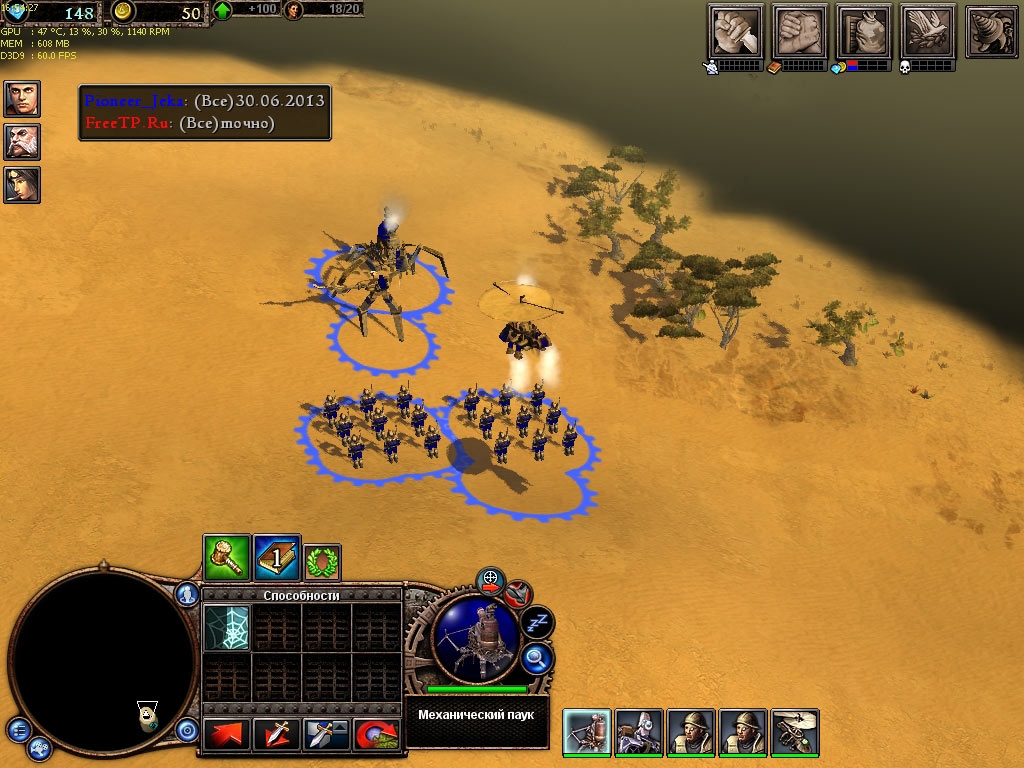Select the white-headed robot unit card
This screenshot has width=1024, height=768.
click(639, 732)
